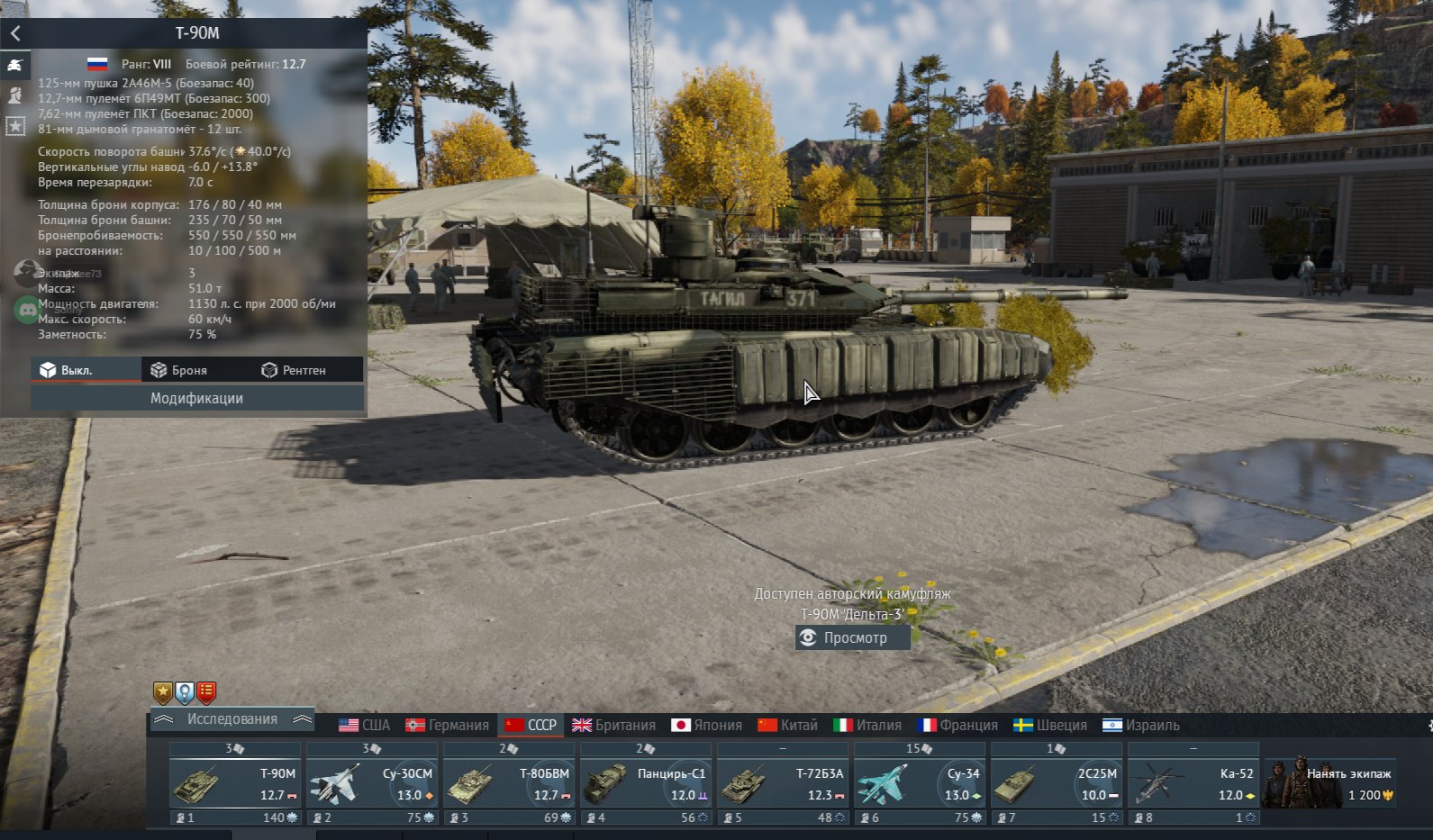The height and width of the screenshot is (840, 1433).
Task: Go back using the top-left arrow
Action: point(15,33)
